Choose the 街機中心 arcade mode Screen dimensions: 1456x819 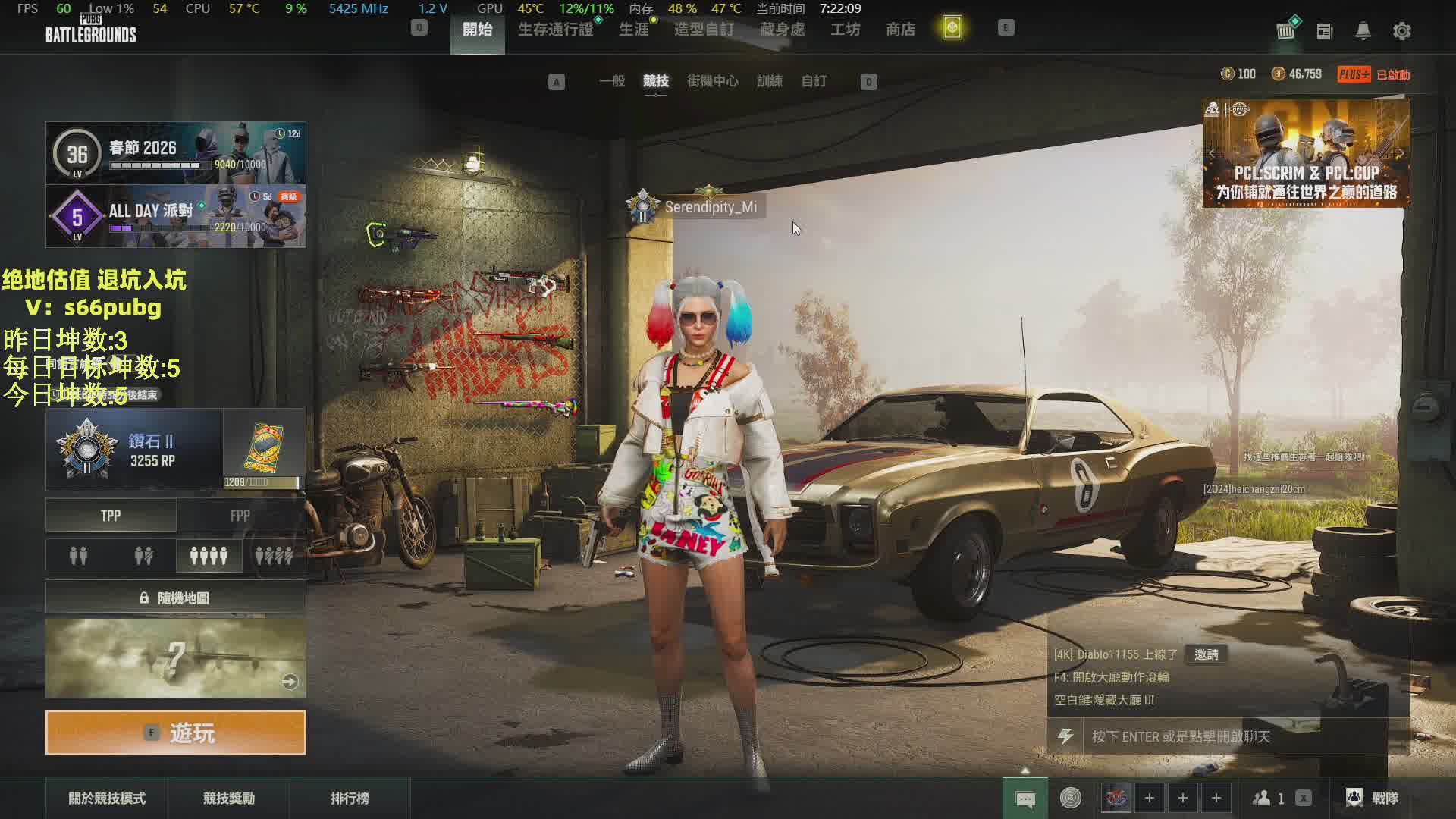click(712, 81)
